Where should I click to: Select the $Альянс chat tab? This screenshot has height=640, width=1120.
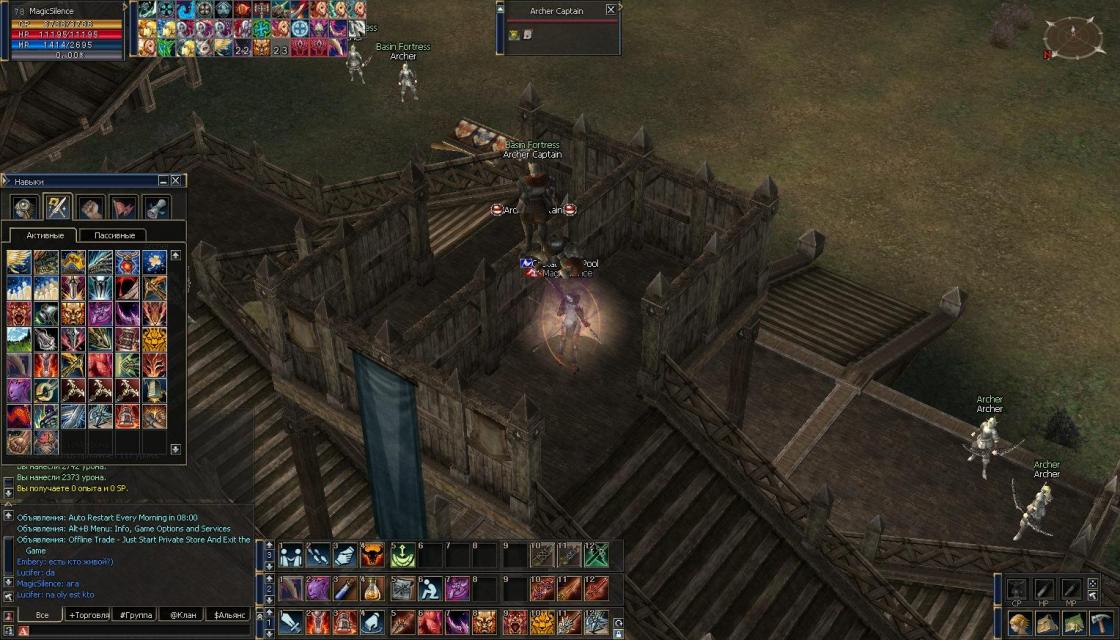click(x=228, y=615)
